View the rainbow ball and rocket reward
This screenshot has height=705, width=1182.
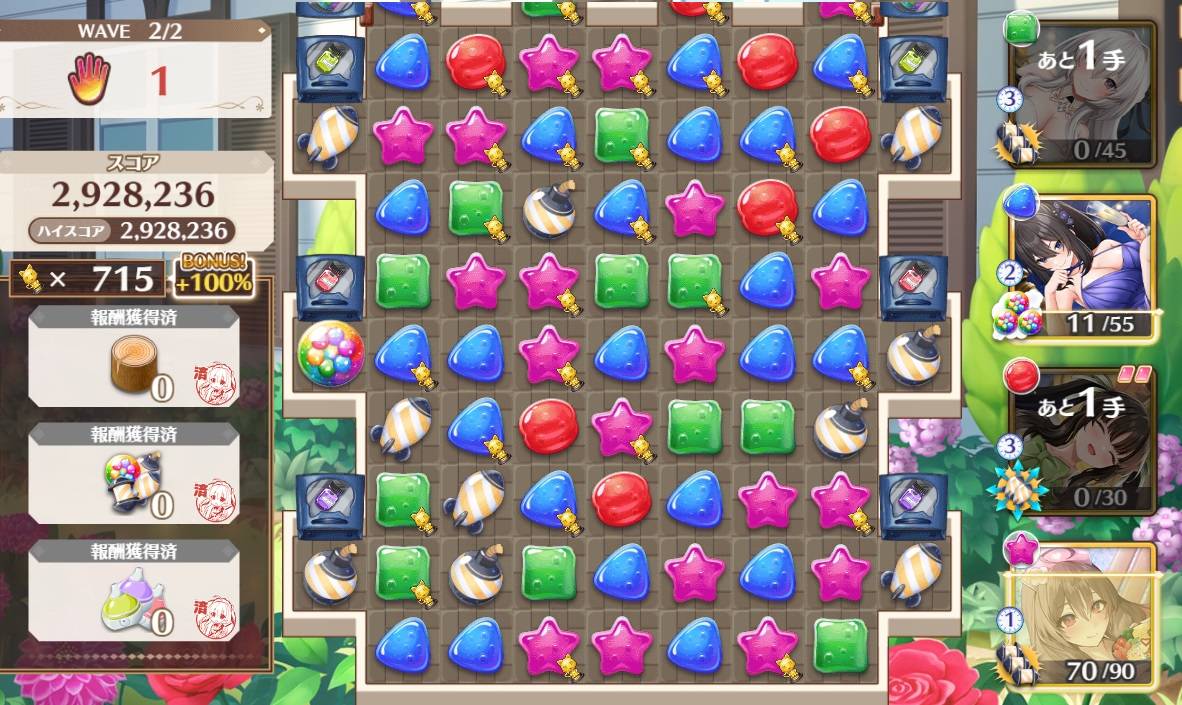pyautogui.click(x=134, y=473)
